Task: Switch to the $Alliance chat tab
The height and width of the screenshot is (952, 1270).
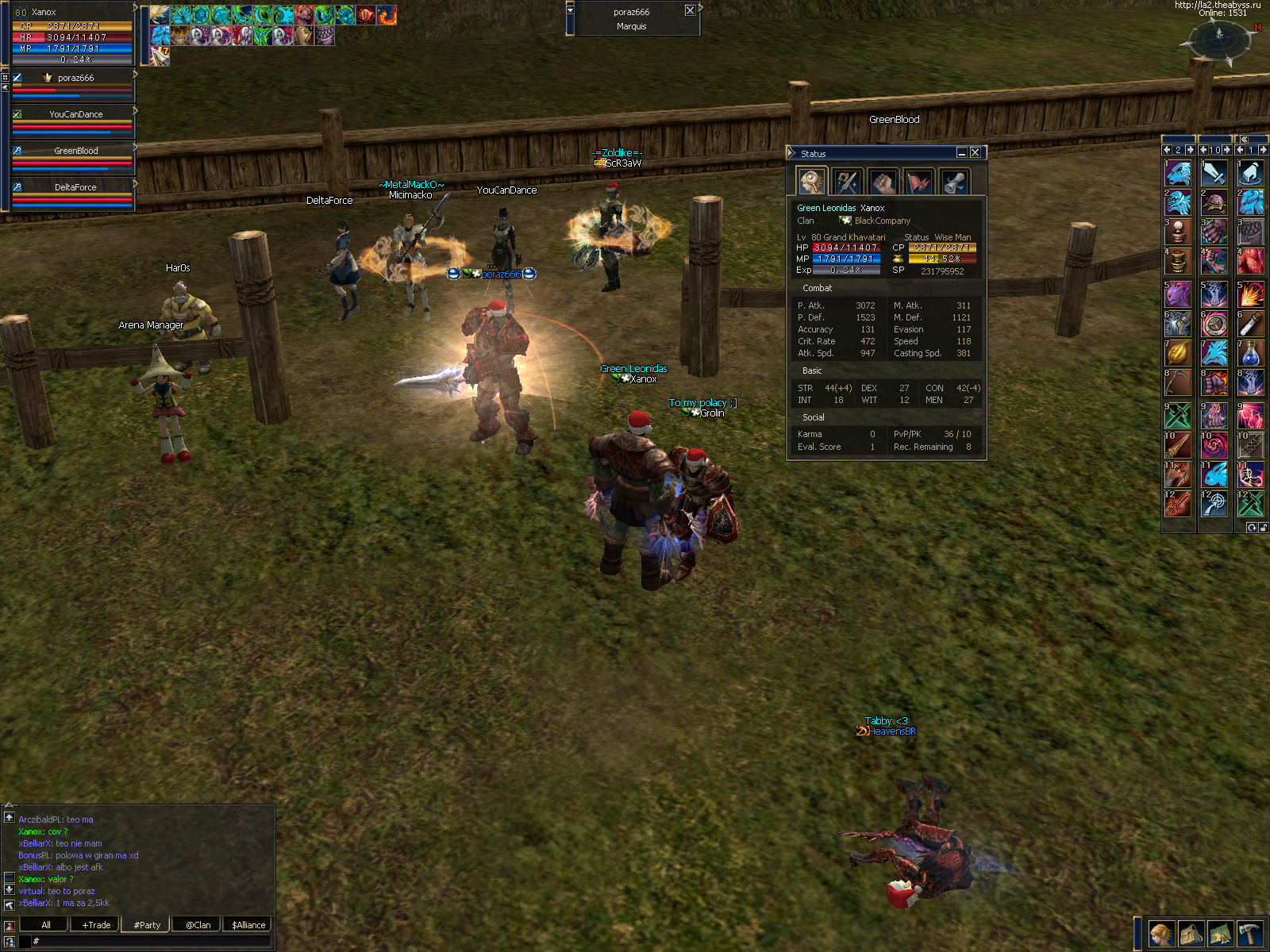Action: [x=248, y=925]
